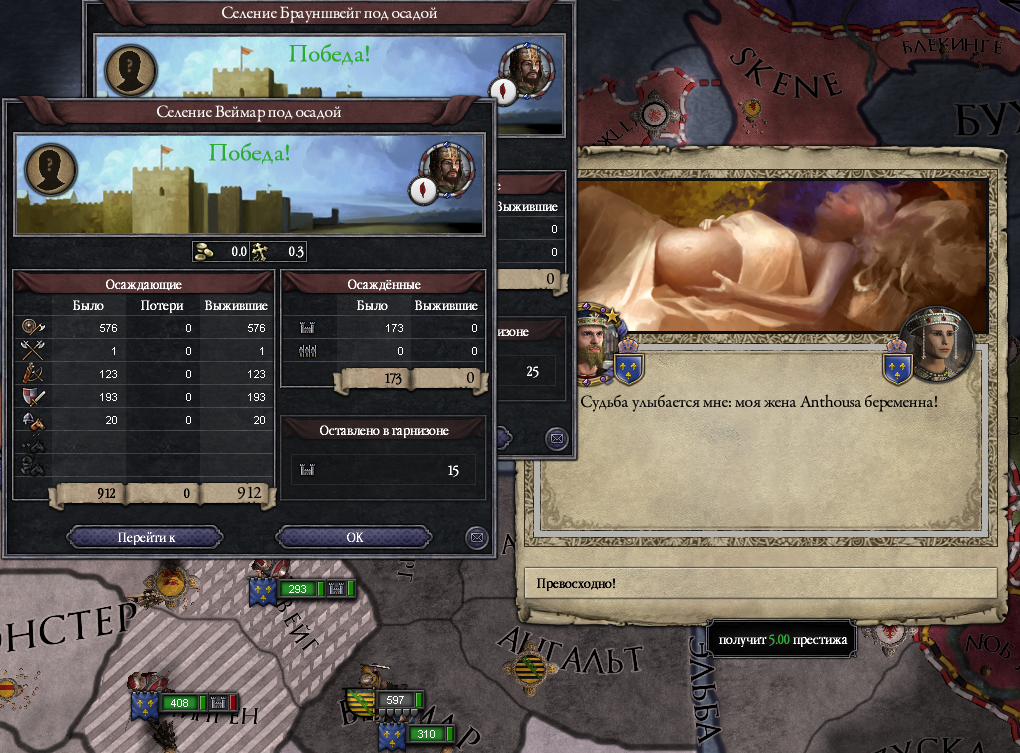Click the blue fleur-de-lis shield beside Anthousa

(x=897, y=367)
